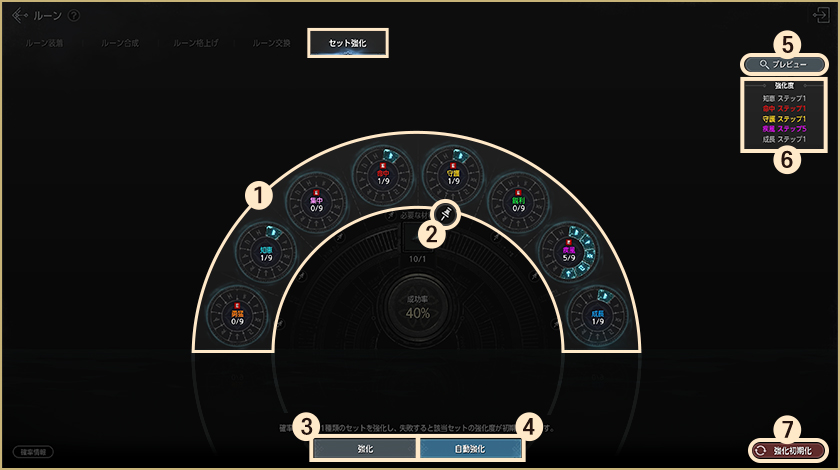Open the ルーン交換 tab

(x=272, y=44)
